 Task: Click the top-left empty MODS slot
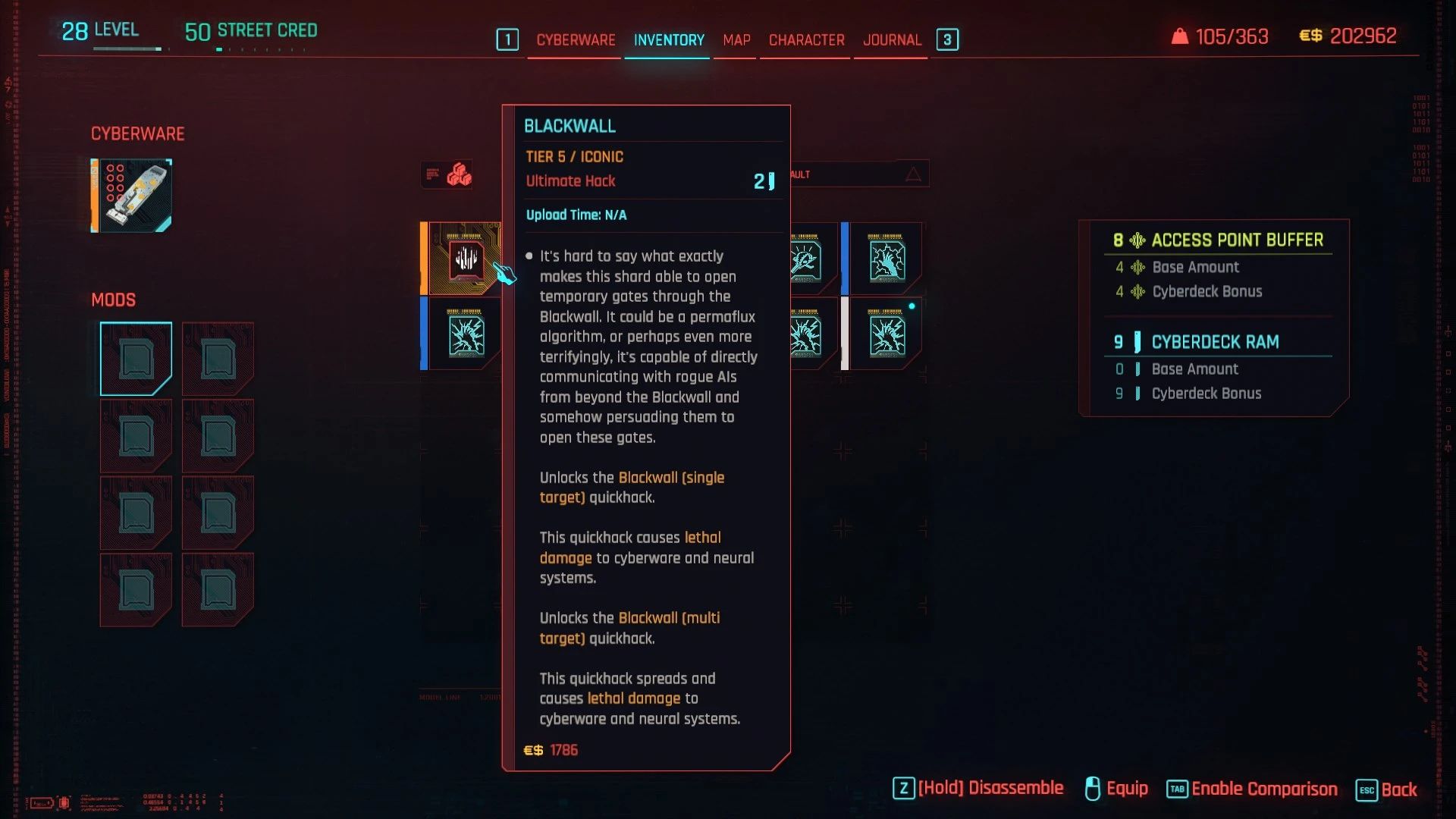(136, 358)
